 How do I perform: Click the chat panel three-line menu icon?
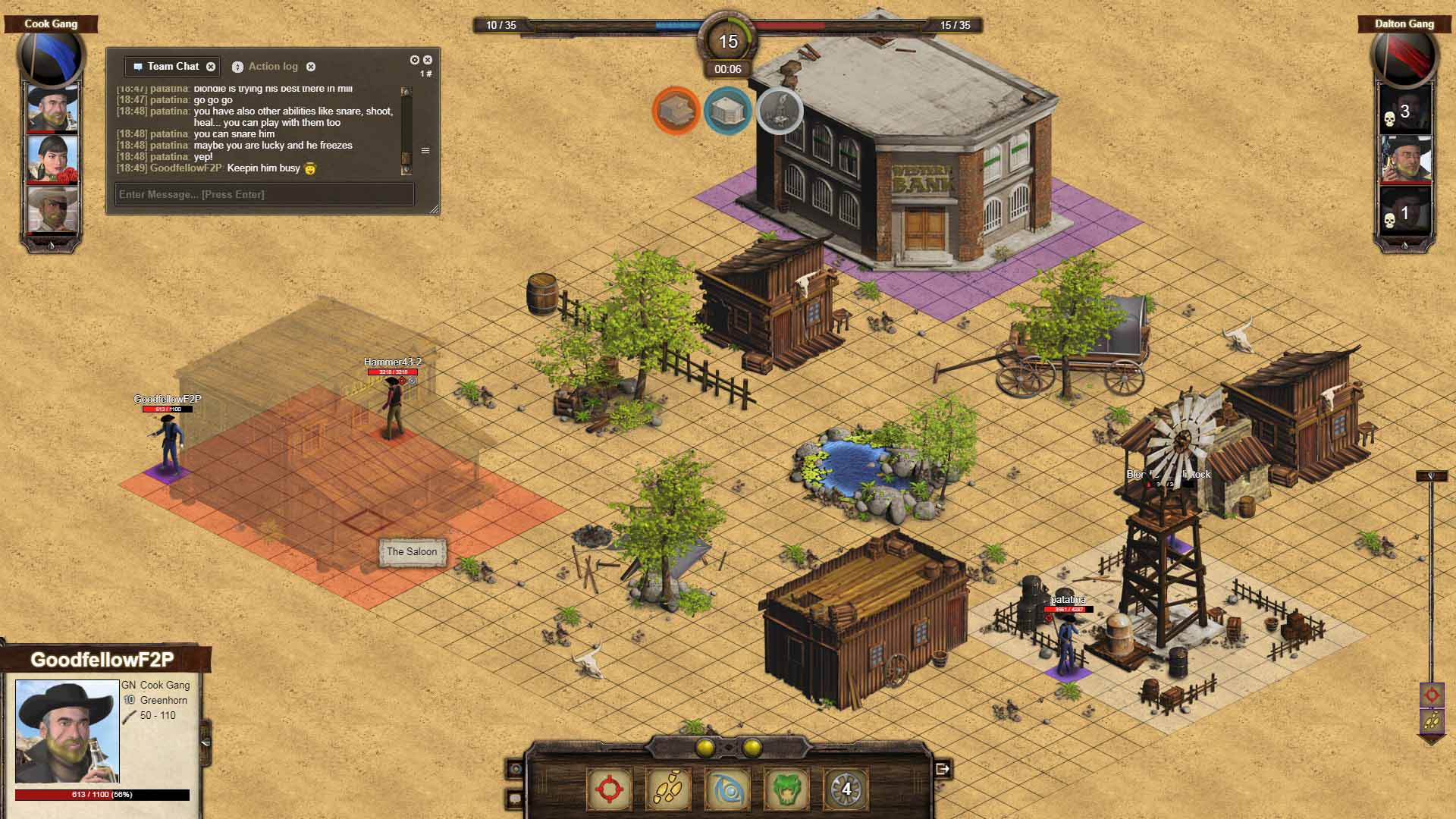pos(425,151)
